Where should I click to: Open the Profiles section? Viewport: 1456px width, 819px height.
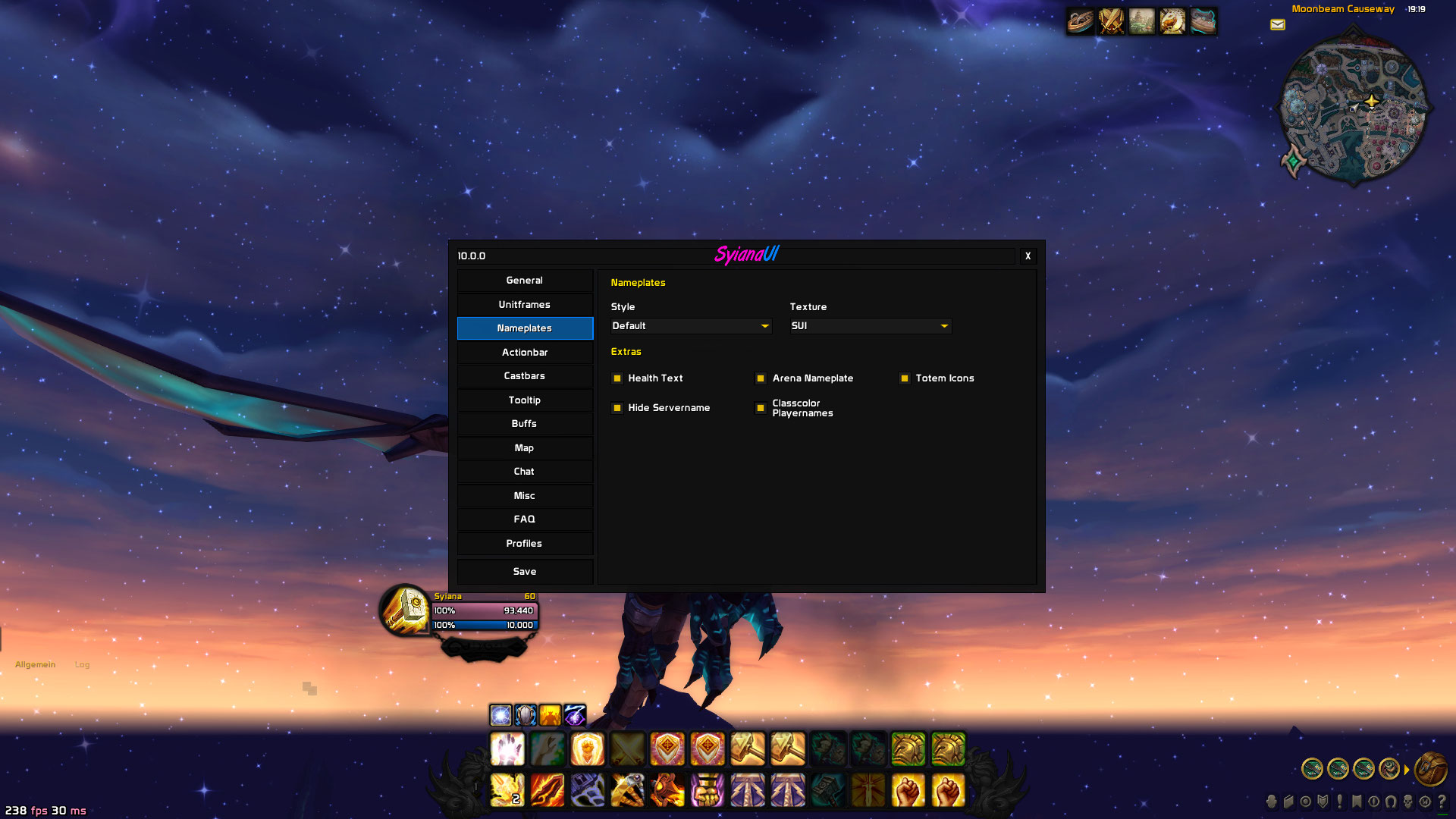pyautogui.click(x=525, y=544)
